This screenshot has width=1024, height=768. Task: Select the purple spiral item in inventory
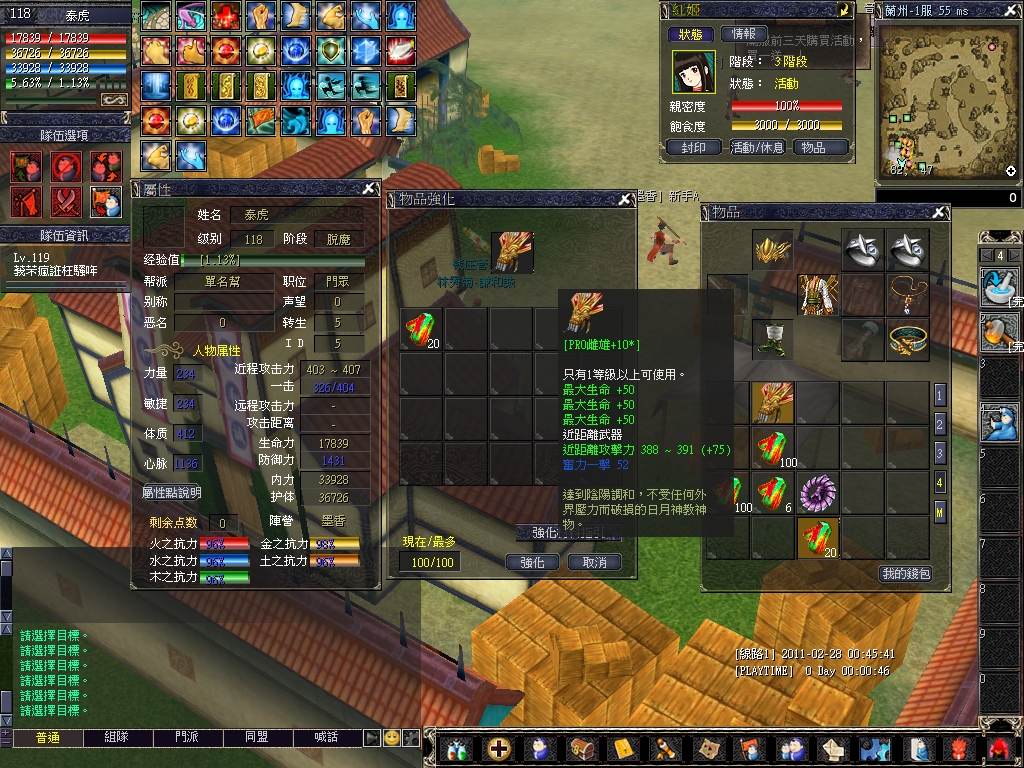819,493
